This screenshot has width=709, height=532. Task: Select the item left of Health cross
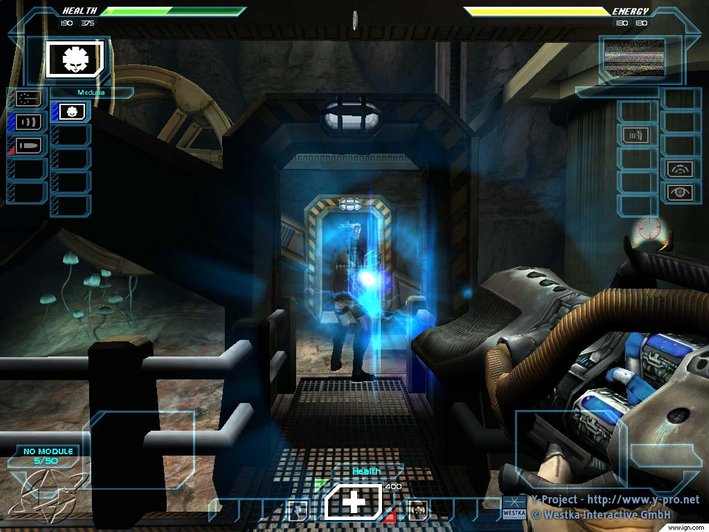(x=296, y=510)
